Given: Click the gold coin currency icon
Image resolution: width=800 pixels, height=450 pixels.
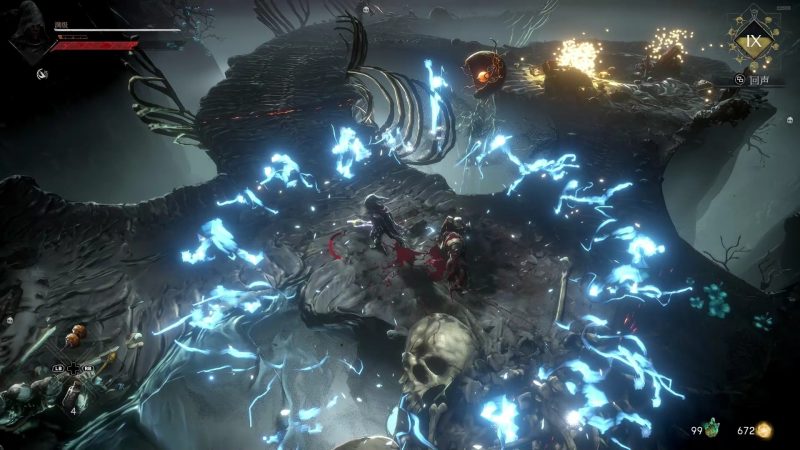Looking at the screenshot, I should (765, 430).
